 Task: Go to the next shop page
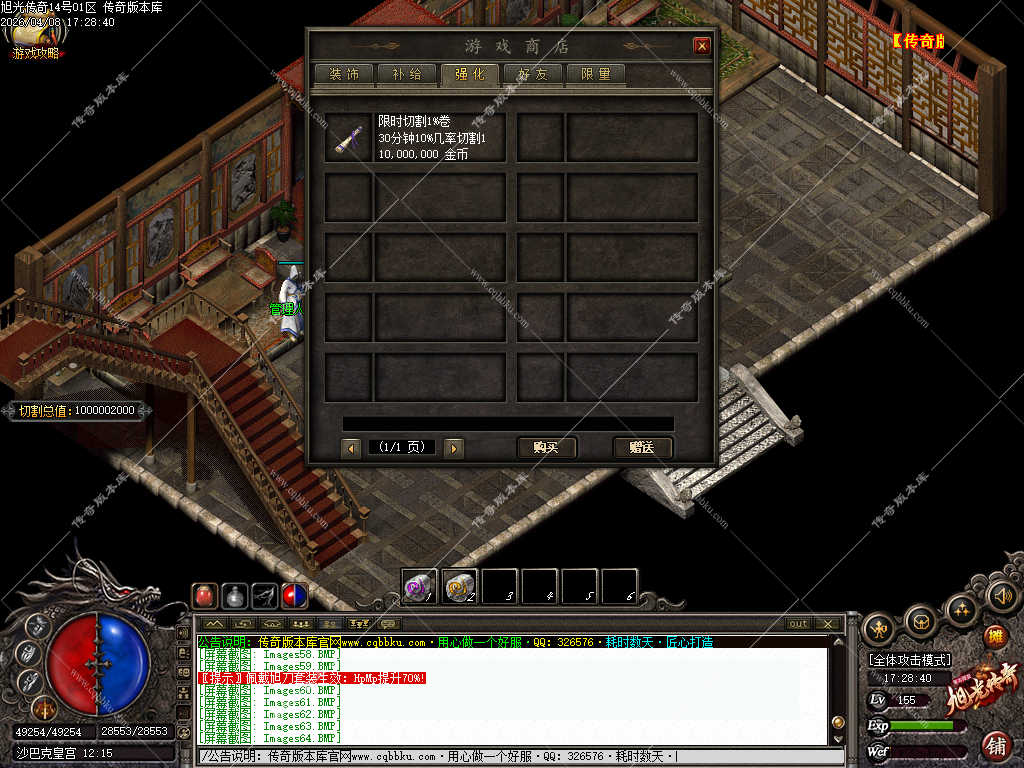(453, 448)
